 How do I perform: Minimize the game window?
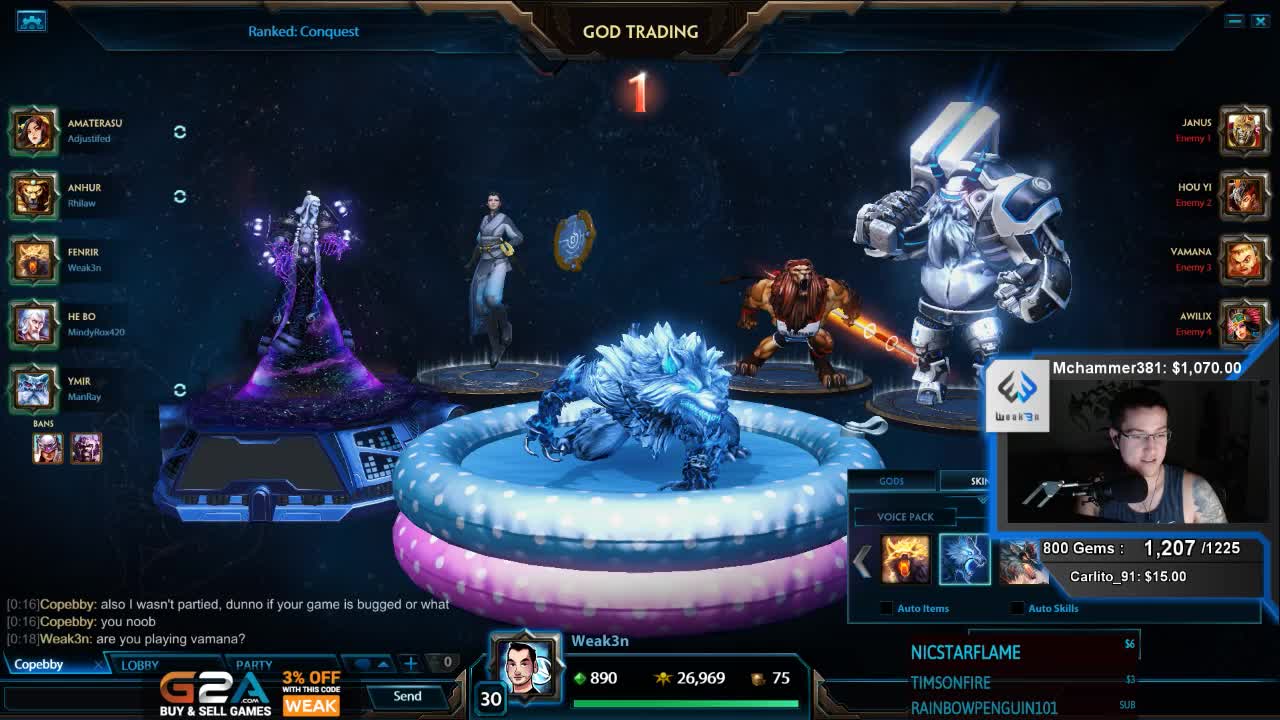(x=1235, y=21)
